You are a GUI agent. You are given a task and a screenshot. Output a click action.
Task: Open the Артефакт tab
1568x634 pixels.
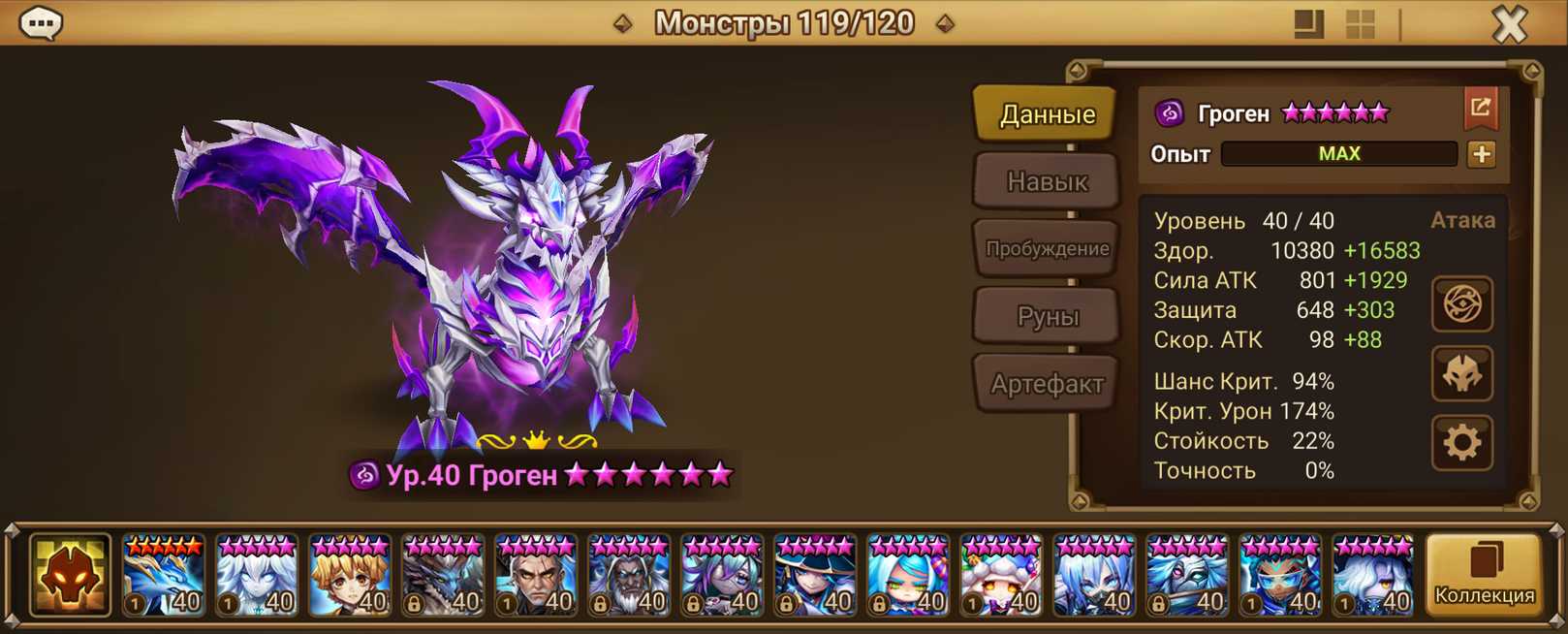[x=1047, y=384]
